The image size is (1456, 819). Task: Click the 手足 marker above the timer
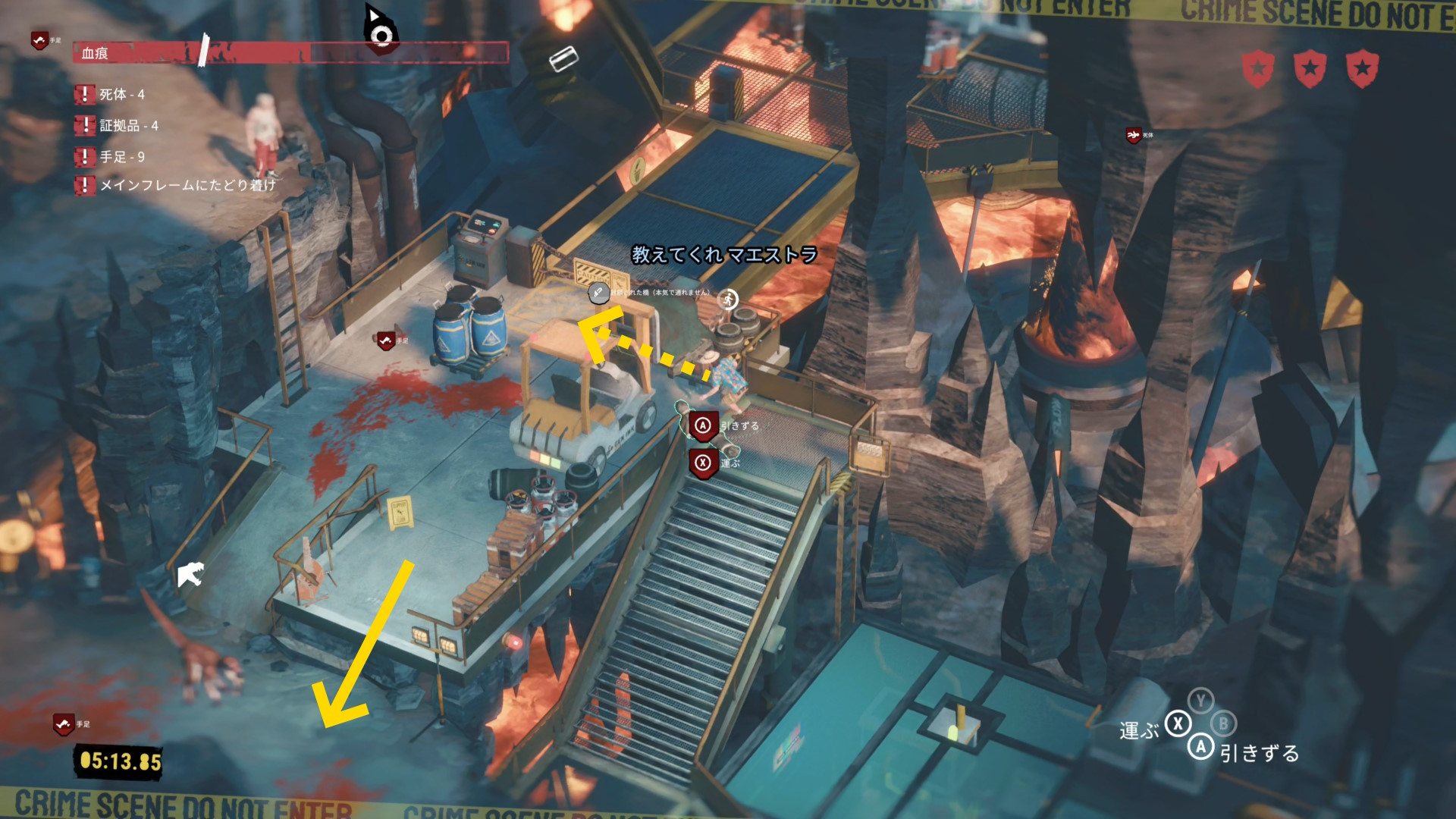tap(64, 724)
